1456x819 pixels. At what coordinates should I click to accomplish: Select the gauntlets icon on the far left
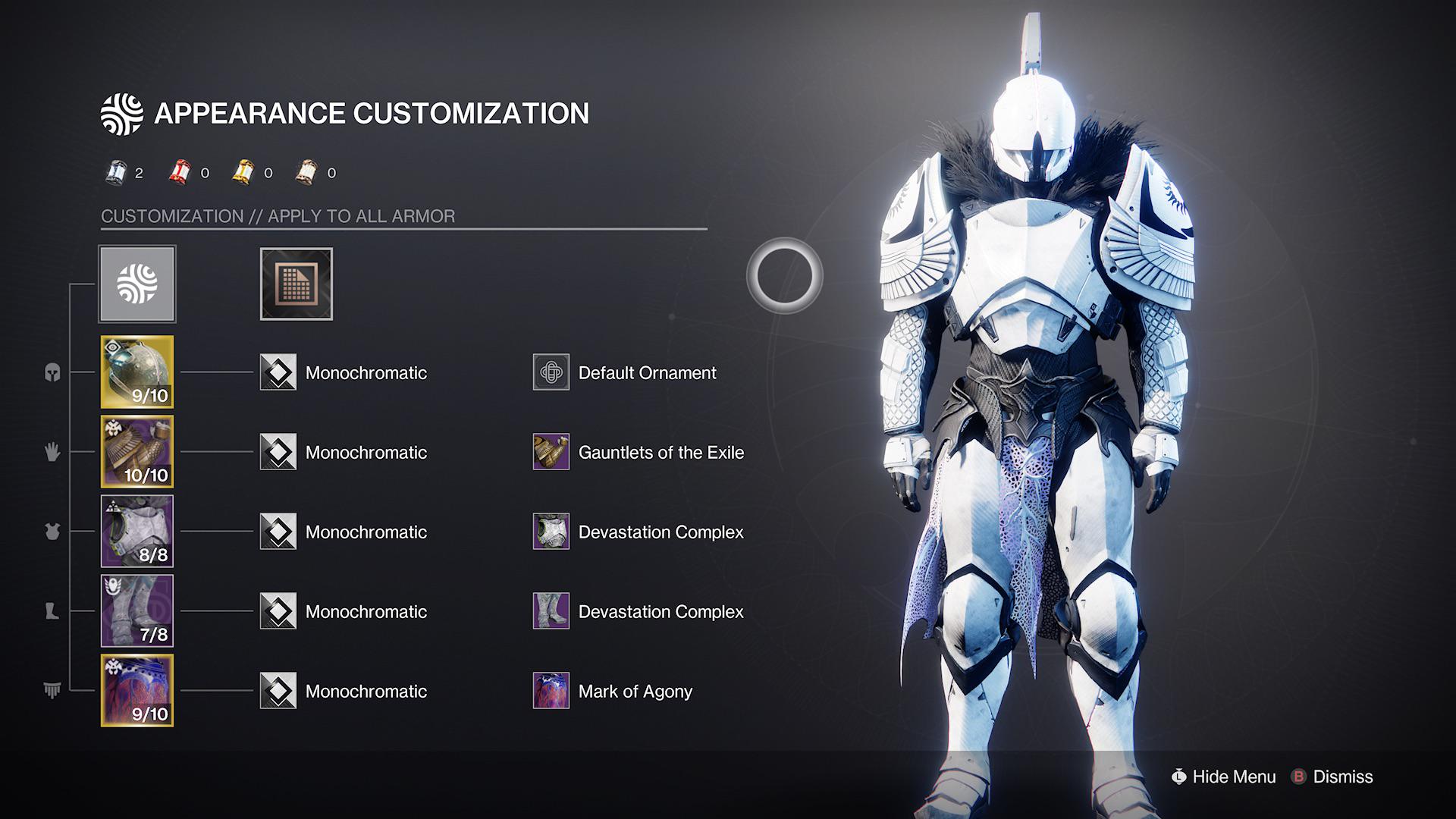coord(51,452)
